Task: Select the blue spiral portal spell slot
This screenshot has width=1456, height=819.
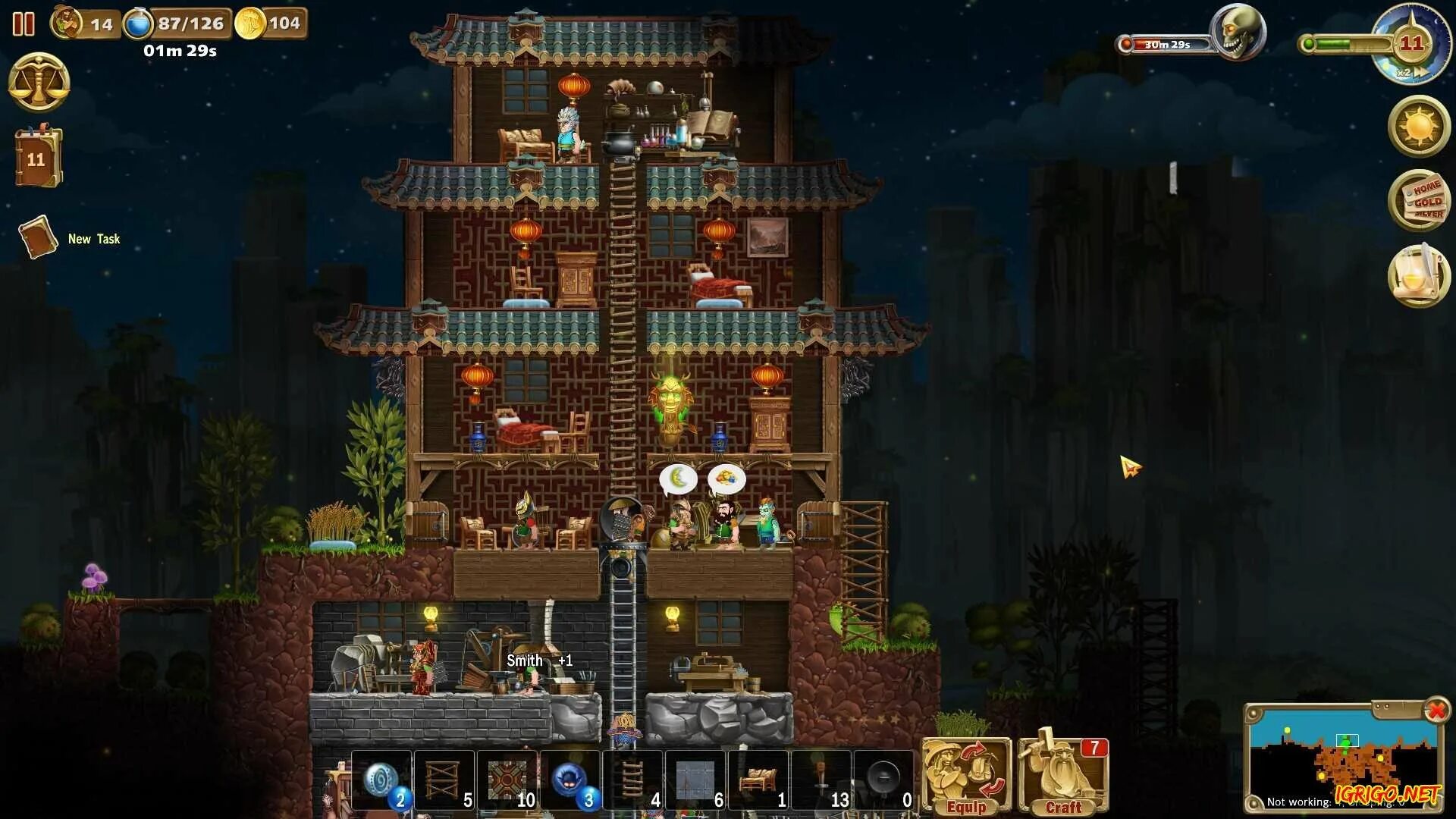Action: 381,780
